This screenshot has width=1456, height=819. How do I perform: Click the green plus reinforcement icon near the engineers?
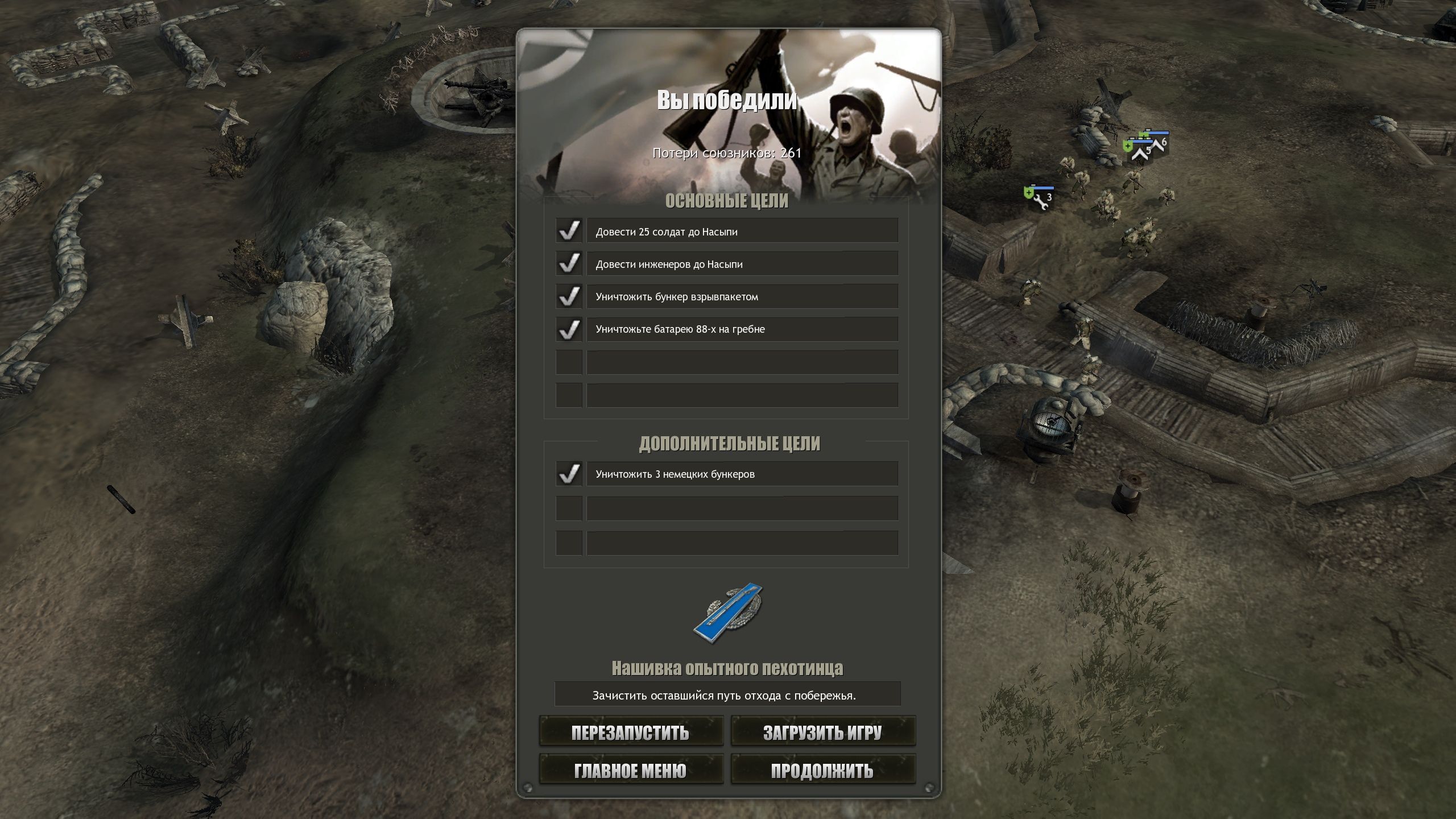1028,194
